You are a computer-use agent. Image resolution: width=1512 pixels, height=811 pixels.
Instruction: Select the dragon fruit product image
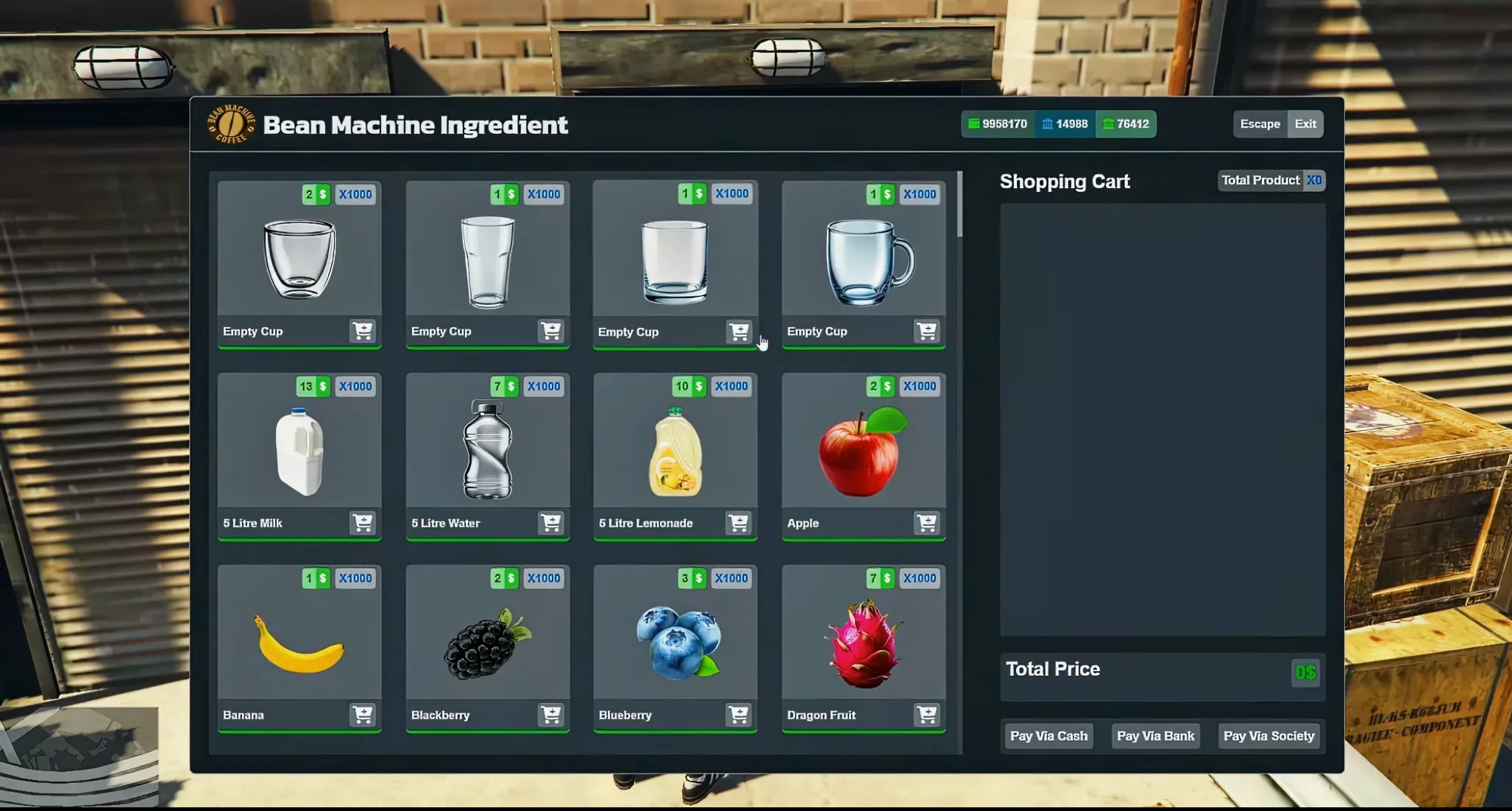(863, 644)
